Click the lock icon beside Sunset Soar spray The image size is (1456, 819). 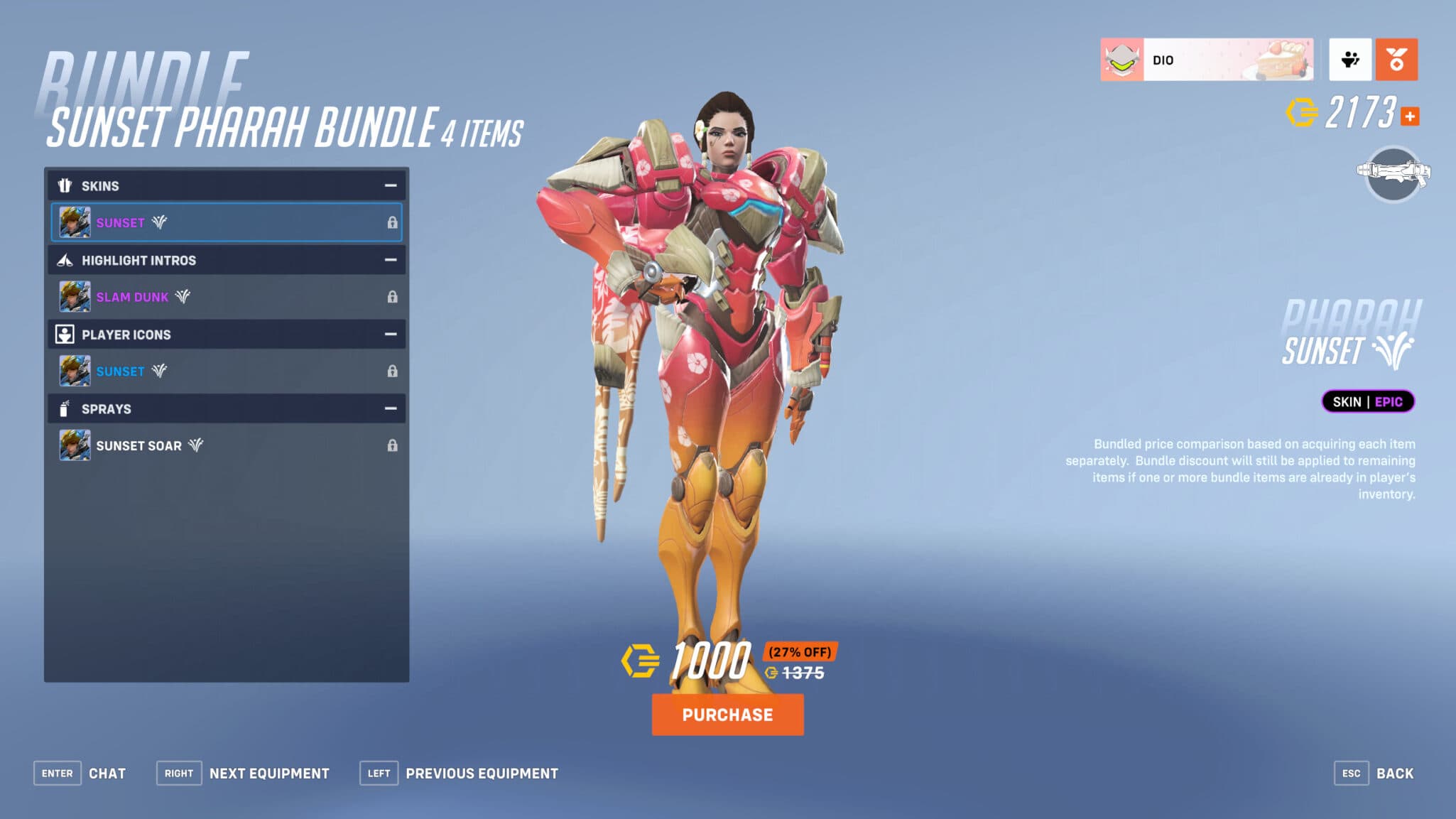(x=393, y=445)
